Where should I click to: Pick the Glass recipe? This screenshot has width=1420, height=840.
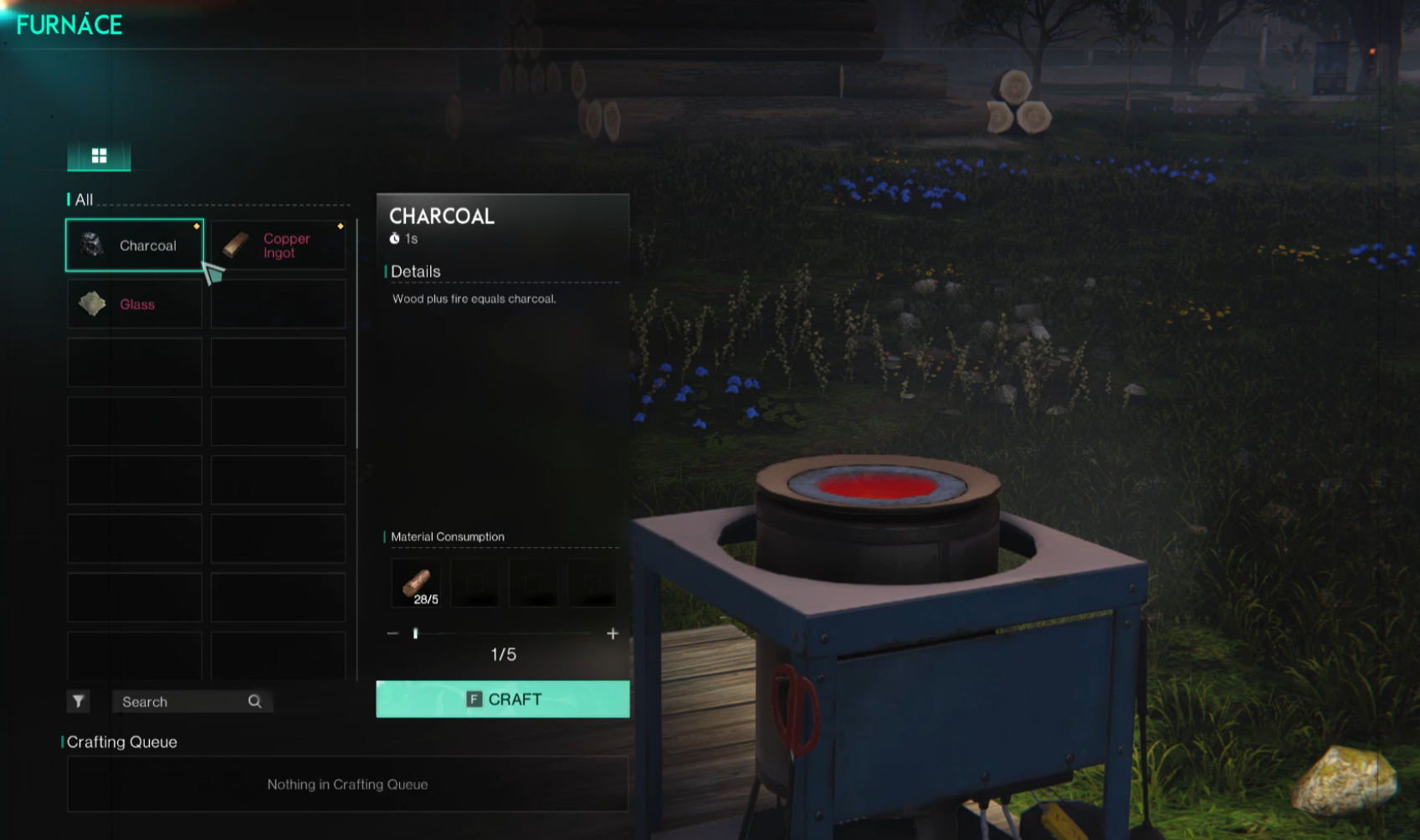pyautogui.click(x=134, y=304)
